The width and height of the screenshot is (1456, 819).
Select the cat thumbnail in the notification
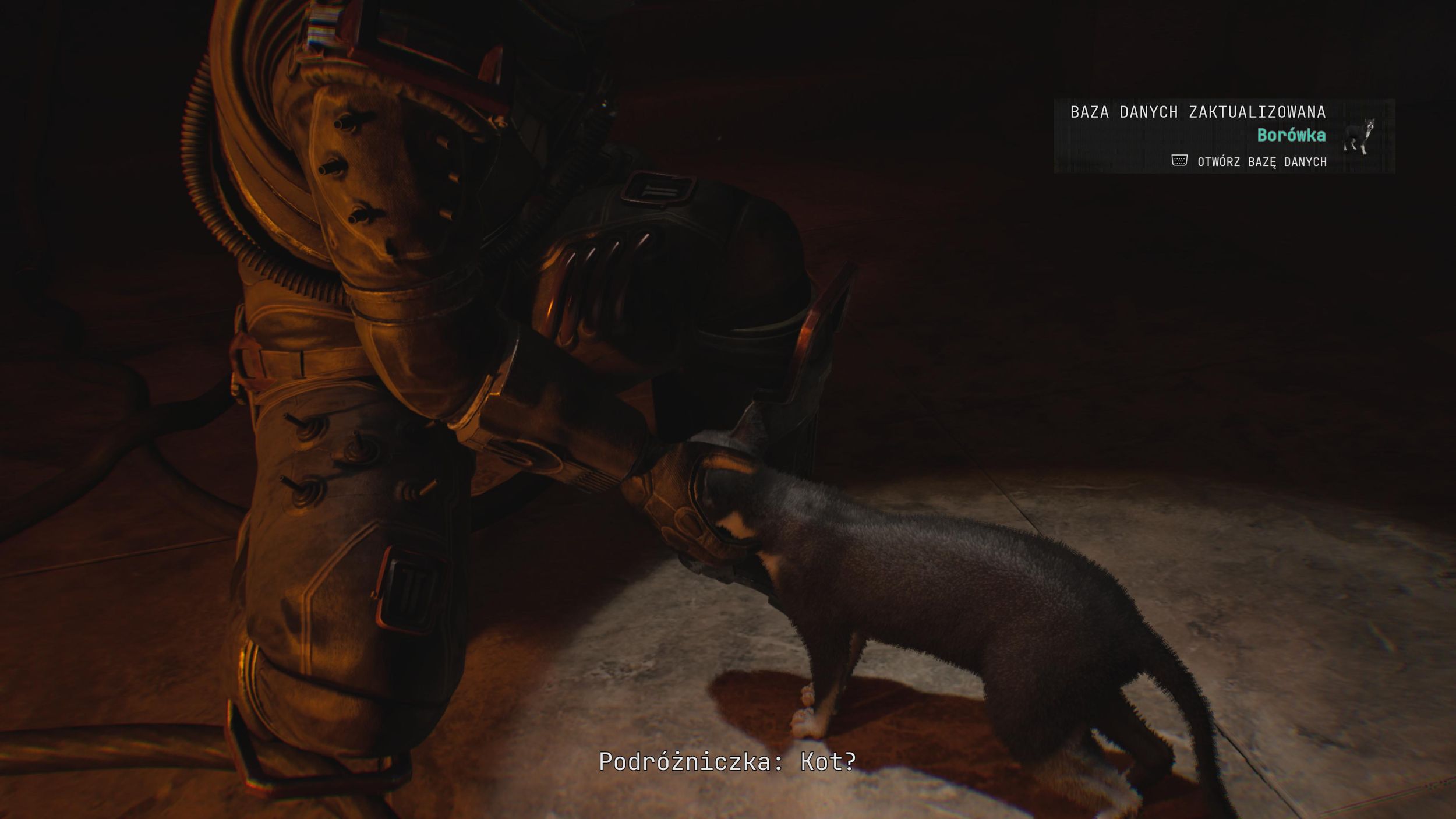(1359, 136)
